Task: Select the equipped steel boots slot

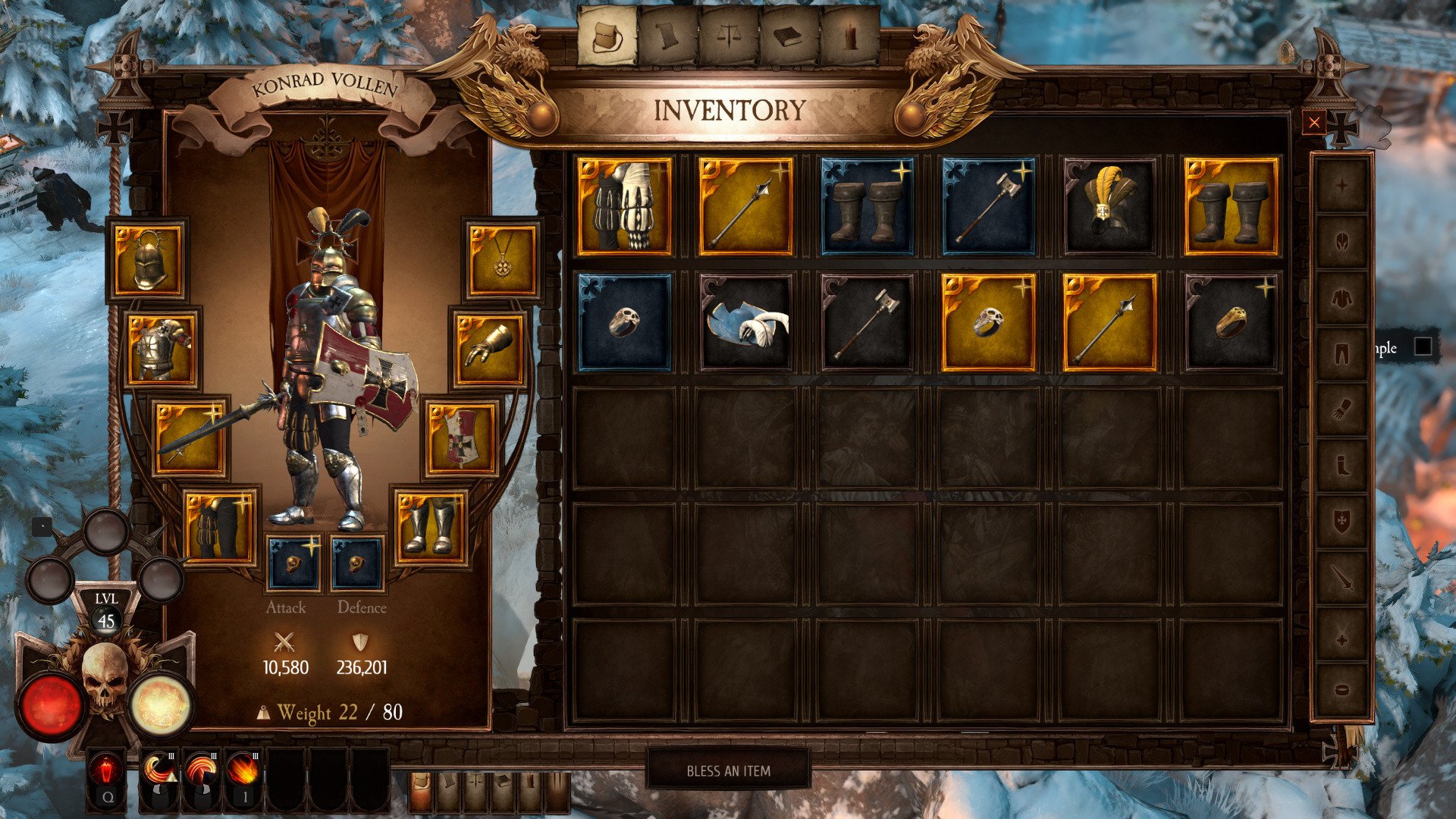Action: 429,526
